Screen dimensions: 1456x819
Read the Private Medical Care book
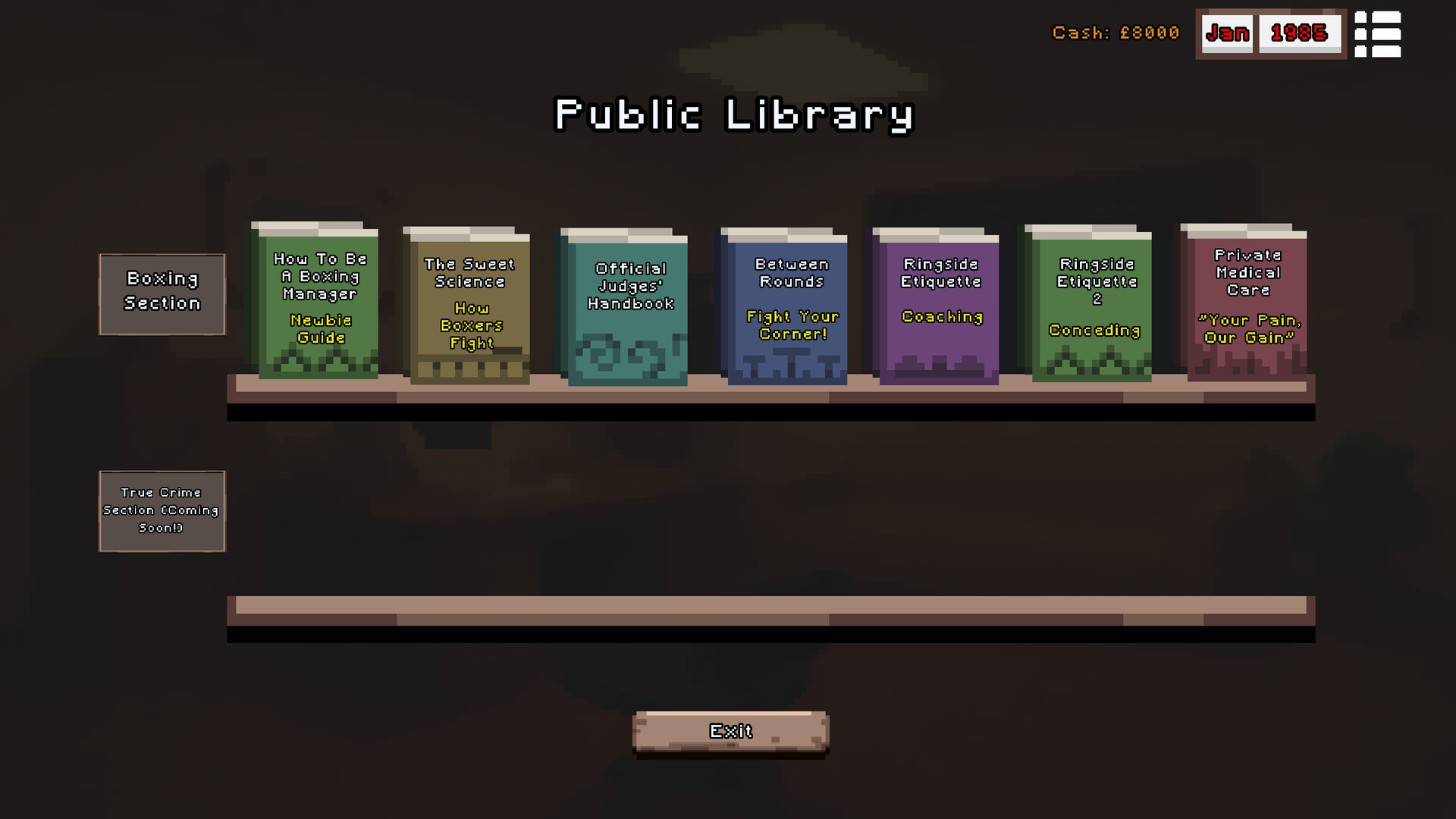tap(1247, 303)
